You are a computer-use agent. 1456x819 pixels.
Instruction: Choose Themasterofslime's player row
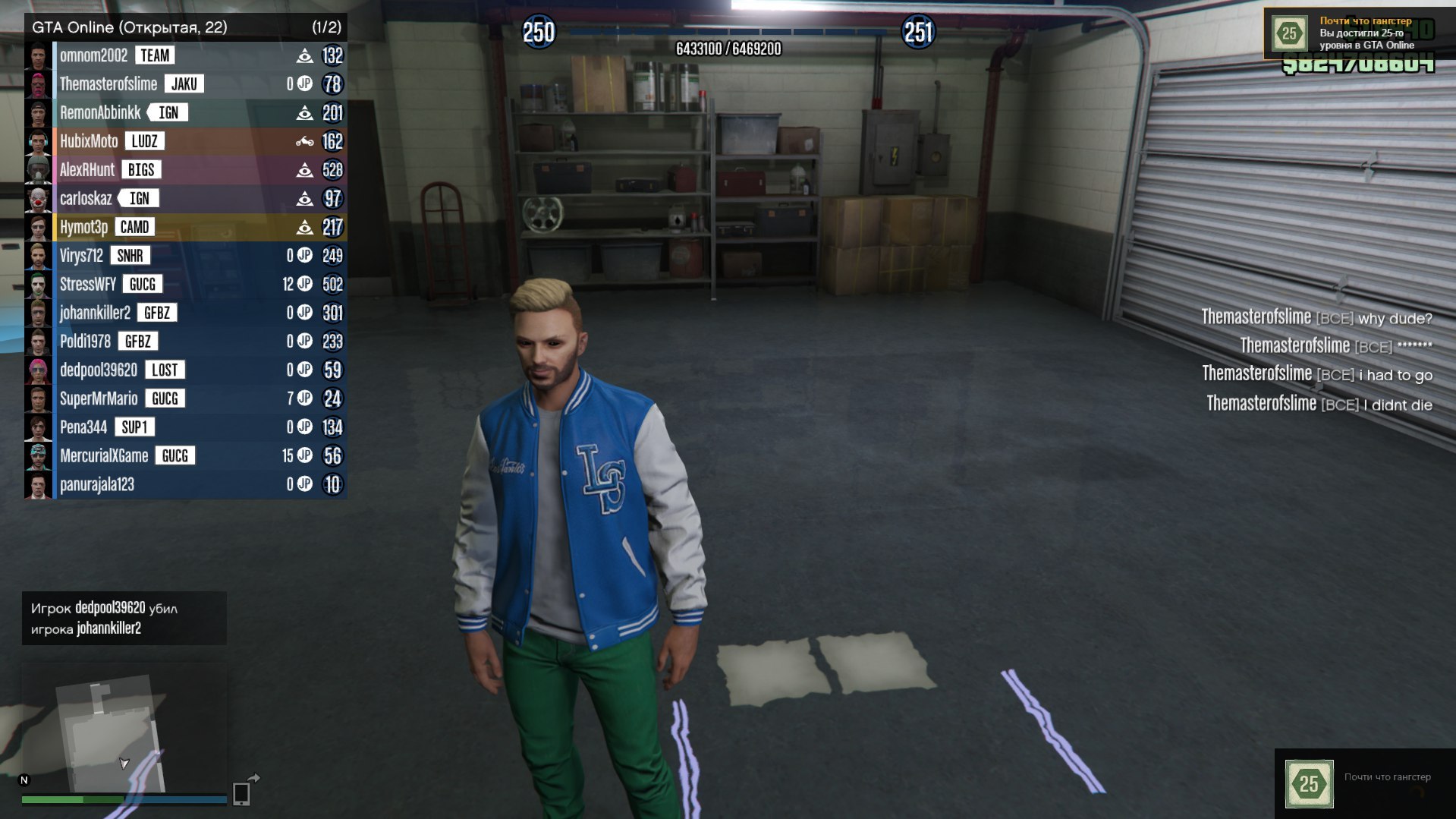(108, 84)
